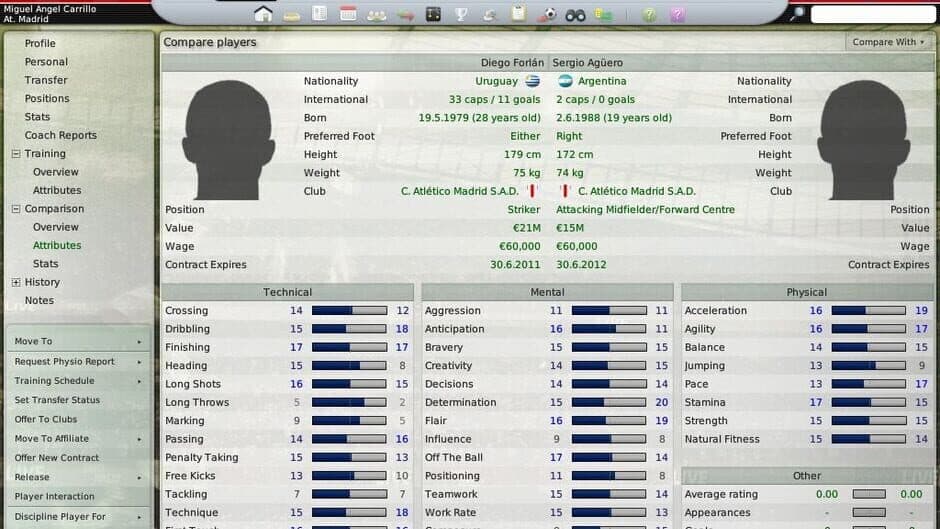The width and height of the screenshot is (940, 529).
Task: Open Coach Reports
Action: (61, 135)
